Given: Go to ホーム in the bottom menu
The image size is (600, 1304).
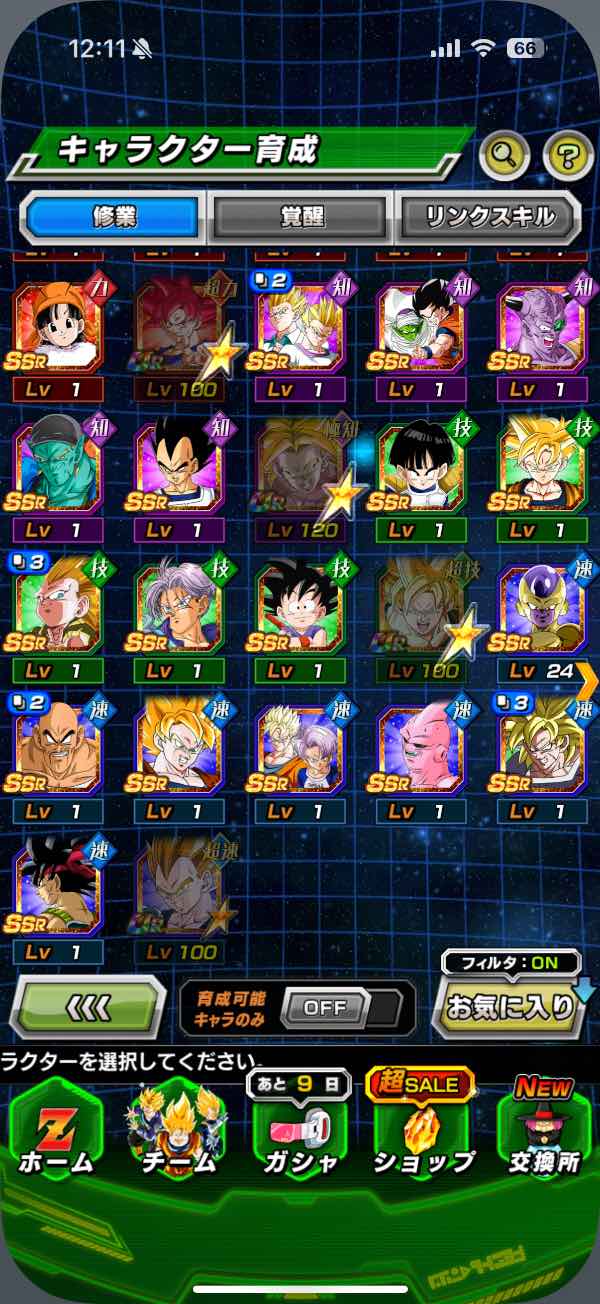Looking at the screenshot, I should (x=56, y=1133).
